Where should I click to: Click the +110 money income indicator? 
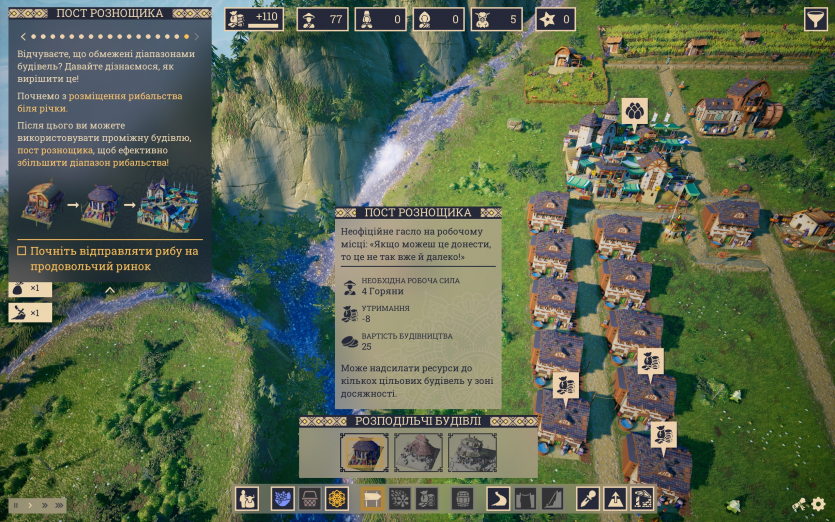[254, 19]
